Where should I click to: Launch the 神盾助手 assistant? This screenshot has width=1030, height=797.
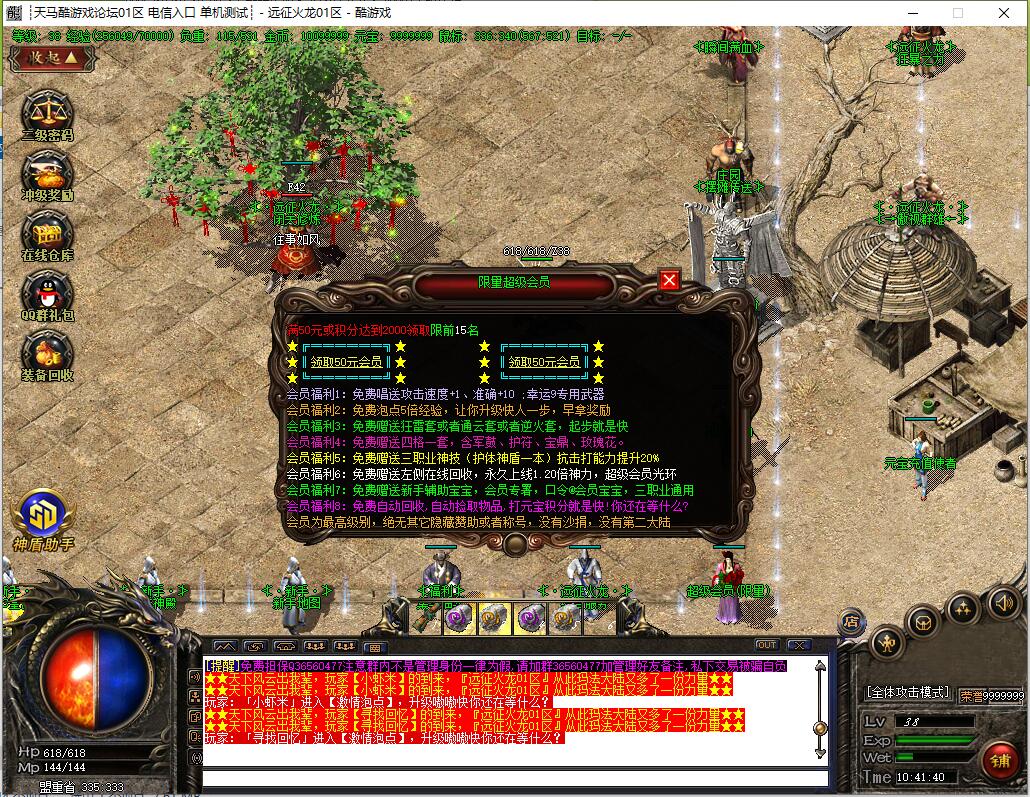[43, 515]
